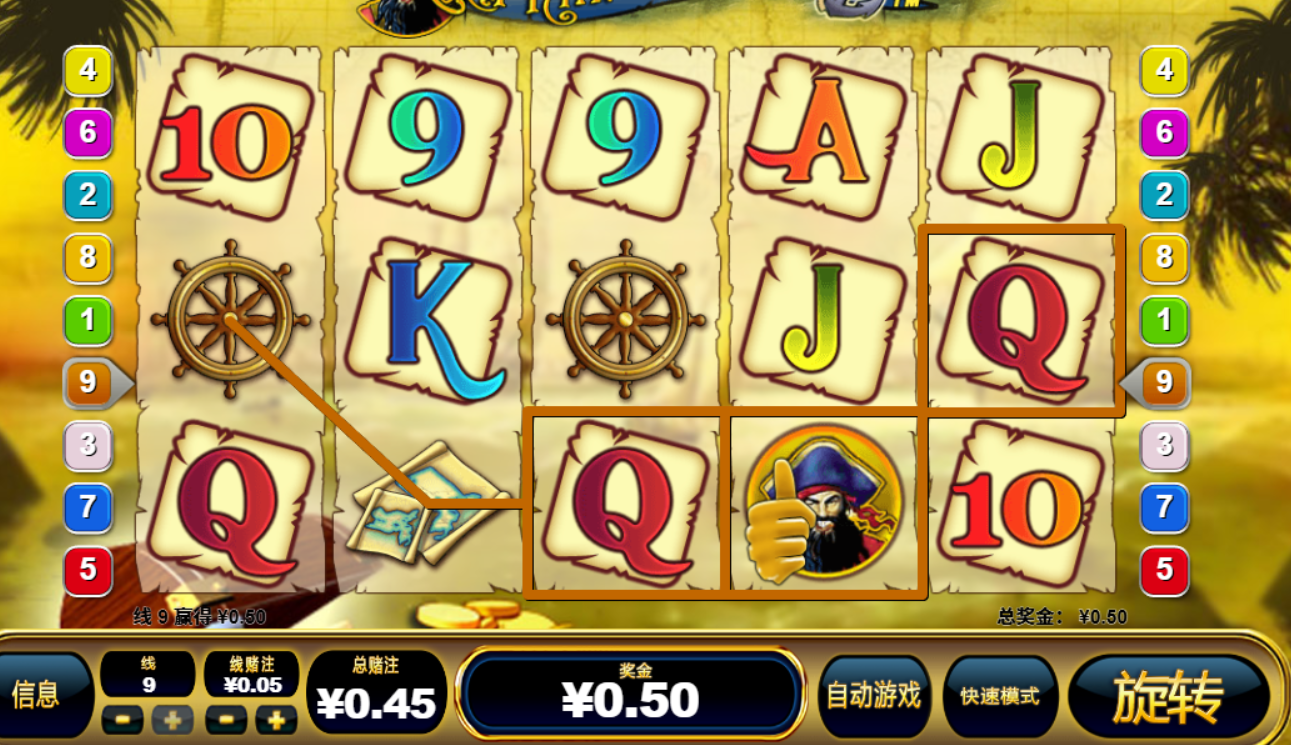Lower the line bet (线赌注)
This screenshot has width=1291, height=745.
pos(226,719)
